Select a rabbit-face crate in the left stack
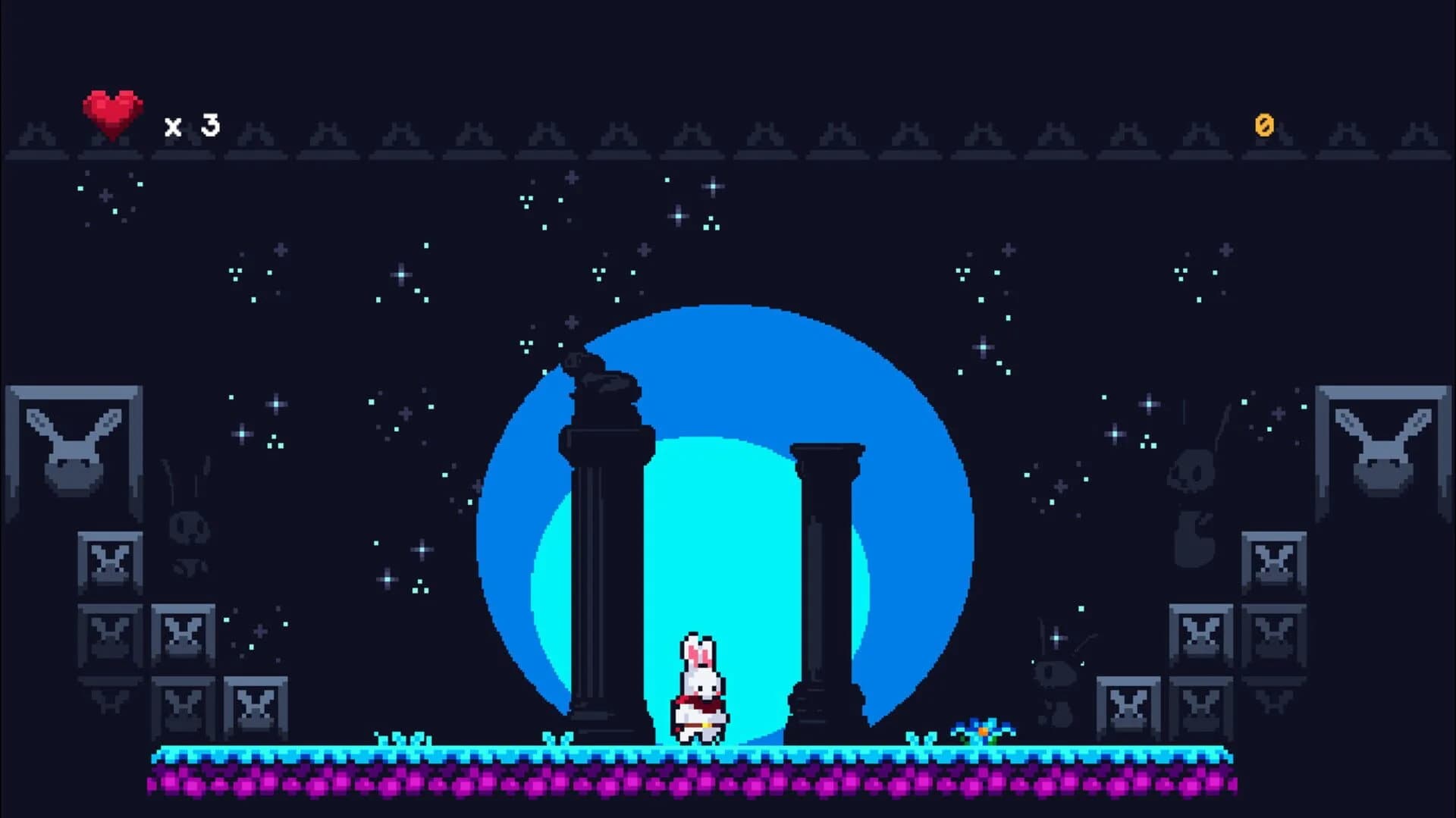 coord(110,559)
